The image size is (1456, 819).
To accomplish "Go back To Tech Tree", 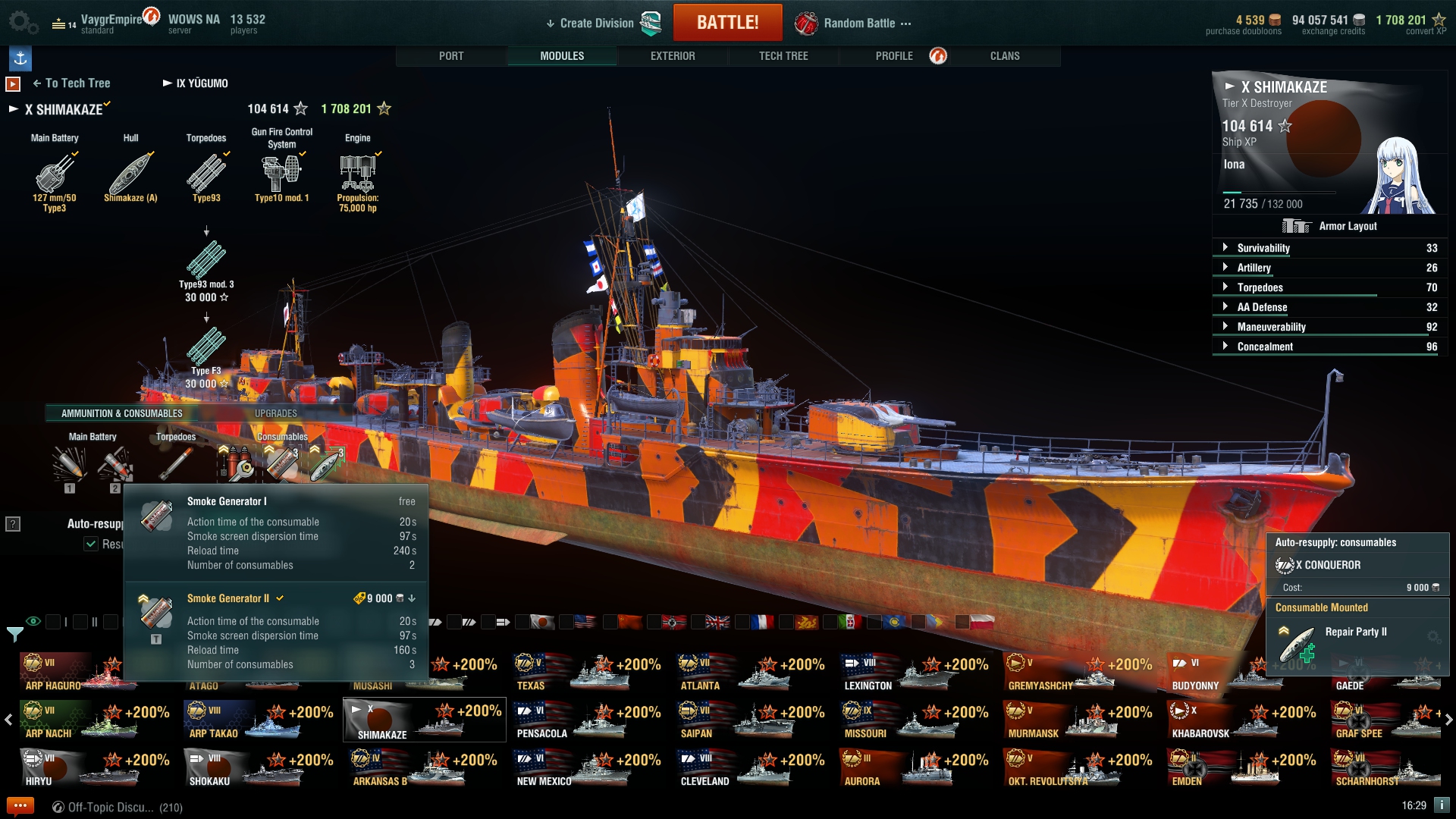I will [72, 83].
